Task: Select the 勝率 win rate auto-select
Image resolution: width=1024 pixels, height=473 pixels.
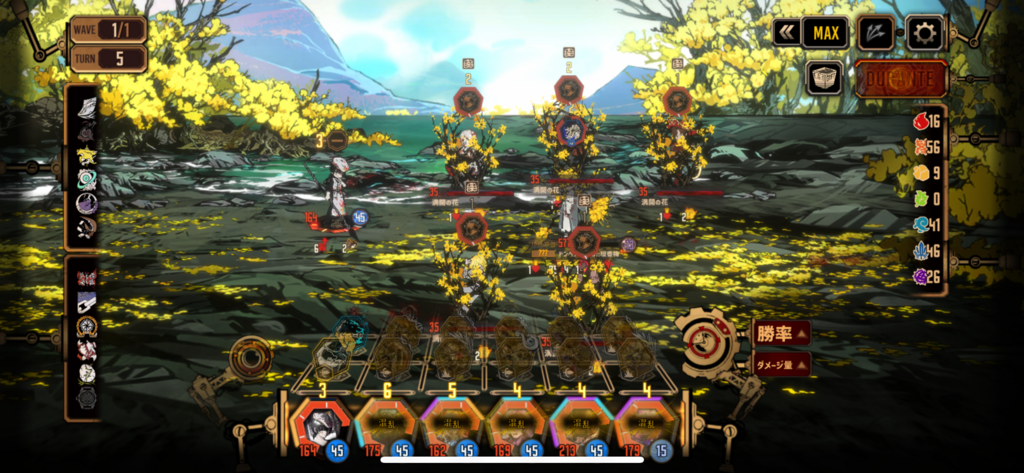Action: pyautogui.click(x=781, y=334)
